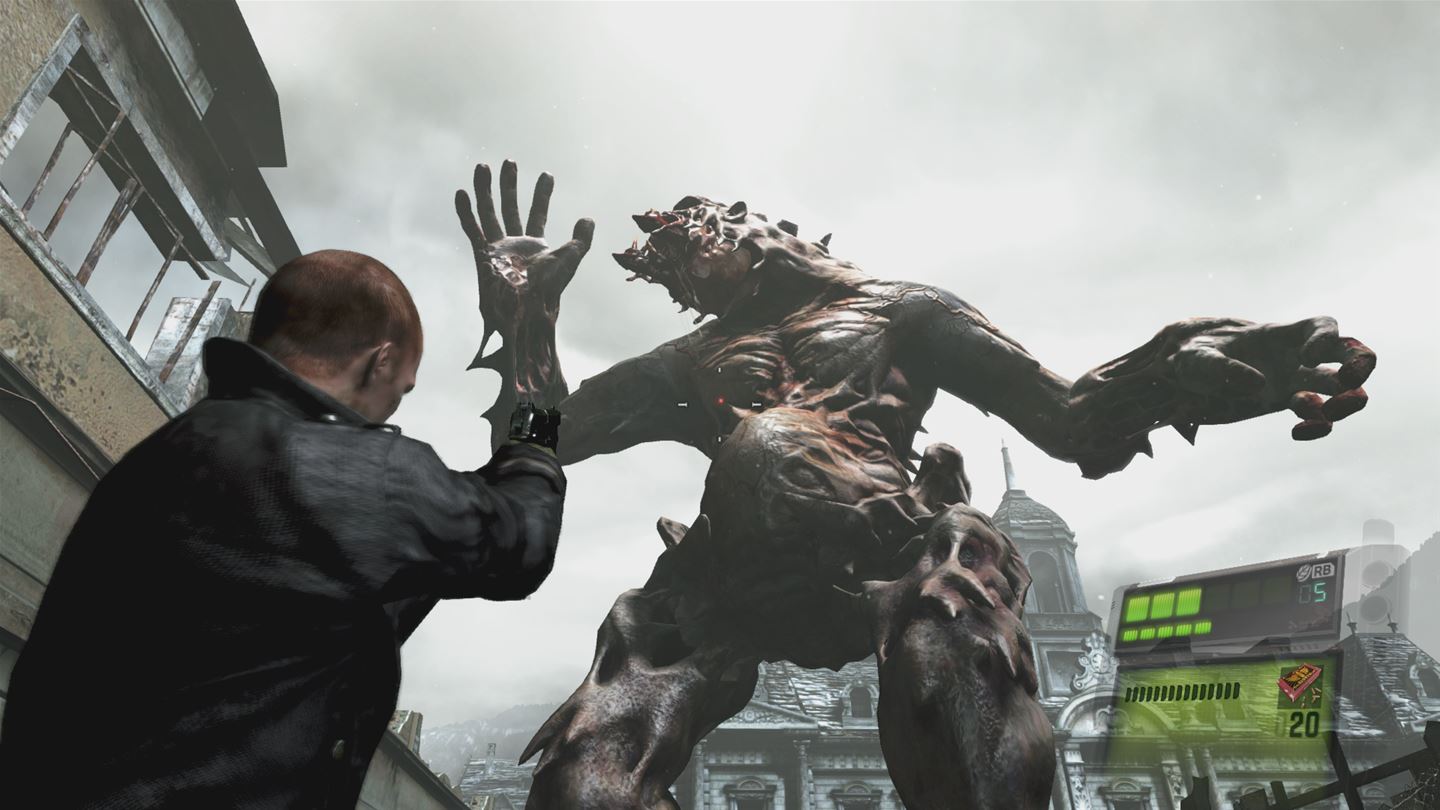Click the circular grenade indicator beside RB
The height and width of the screenshot is (810, 1440).
pyautogui.click(x=1302, y=571)
